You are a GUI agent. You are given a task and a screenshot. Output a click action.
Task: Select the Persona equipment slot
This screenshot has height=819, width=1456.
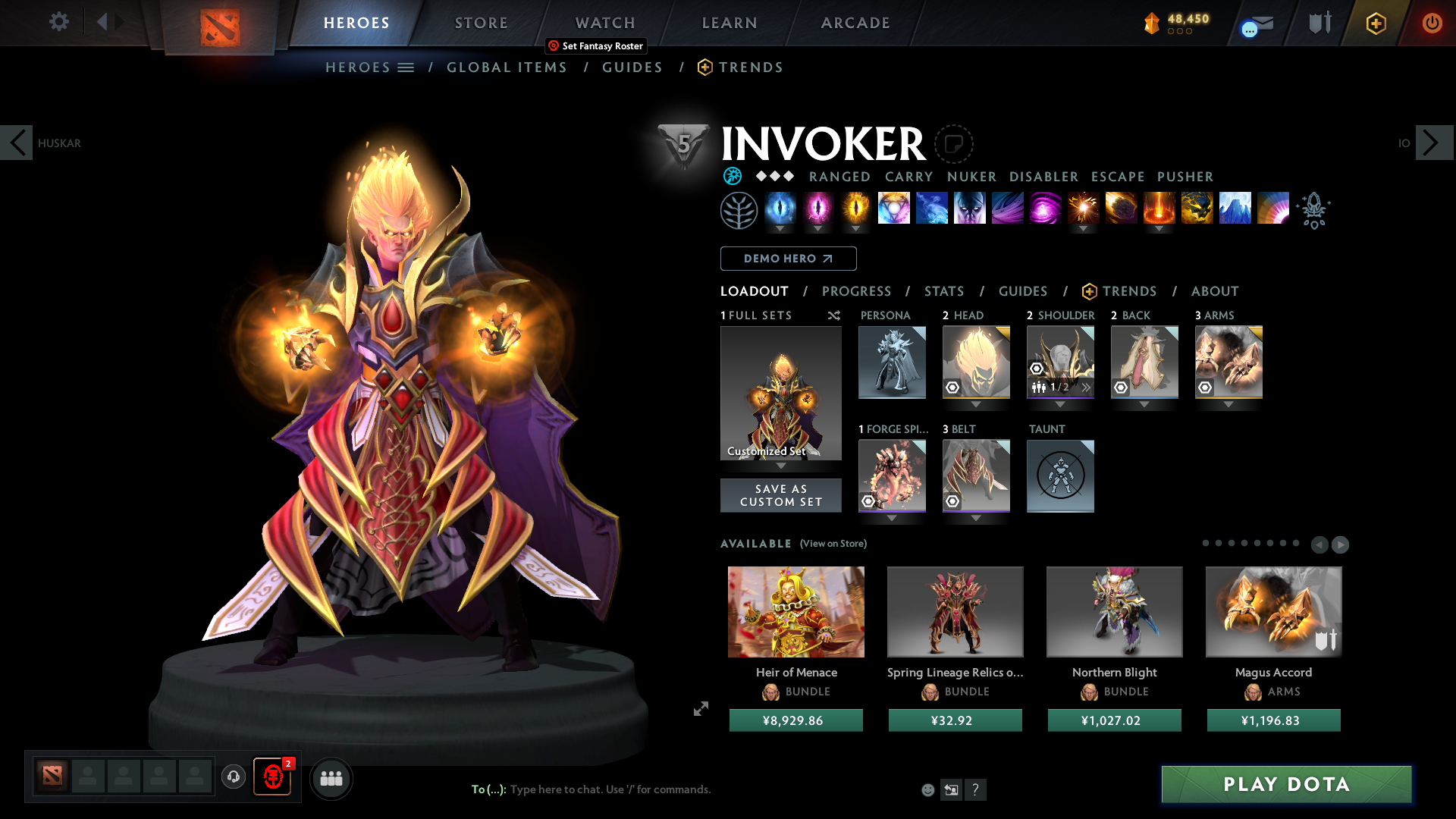coord(892,362)
